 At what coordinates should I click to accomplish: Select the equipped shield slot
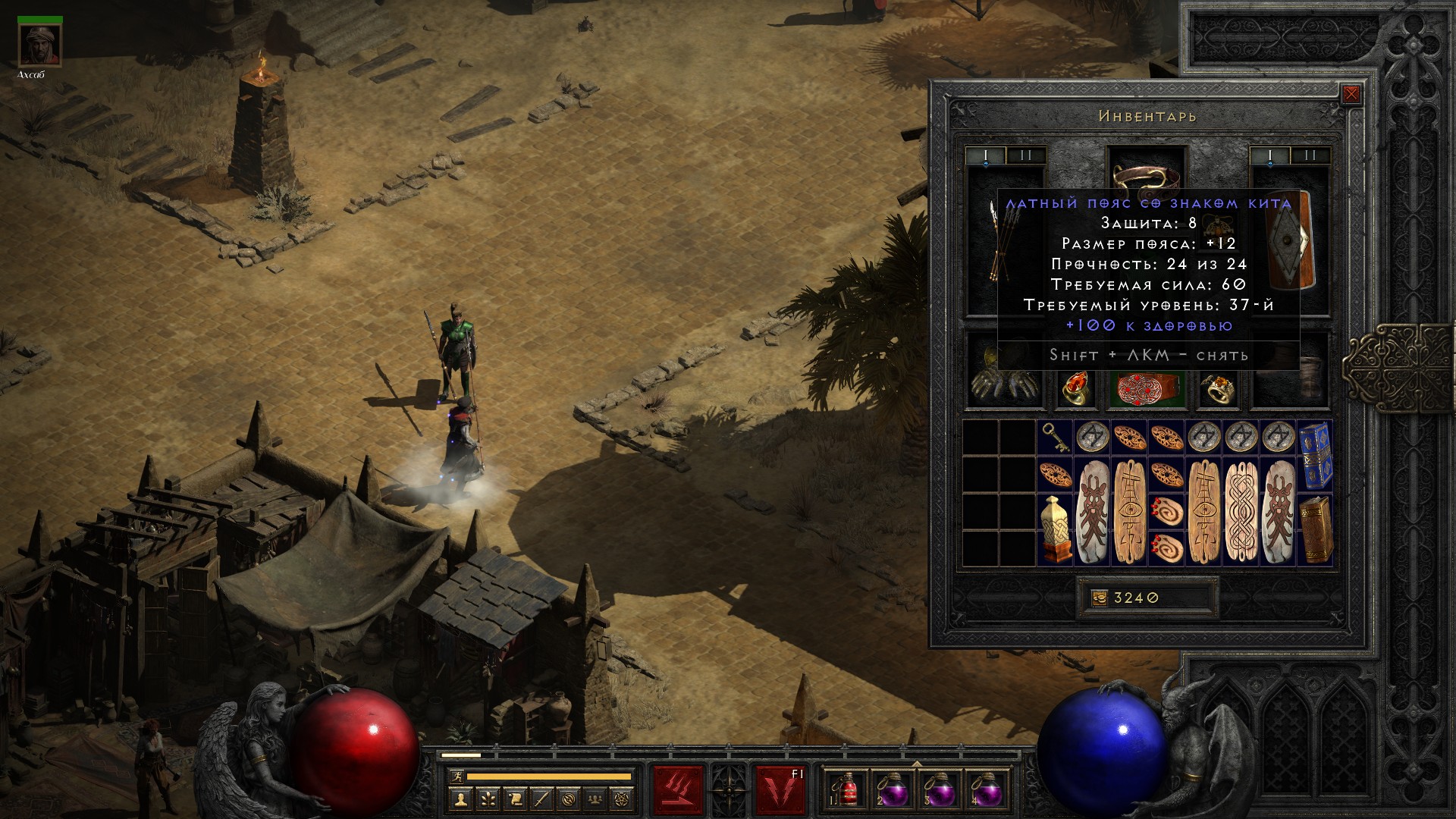pos(1290,241)
